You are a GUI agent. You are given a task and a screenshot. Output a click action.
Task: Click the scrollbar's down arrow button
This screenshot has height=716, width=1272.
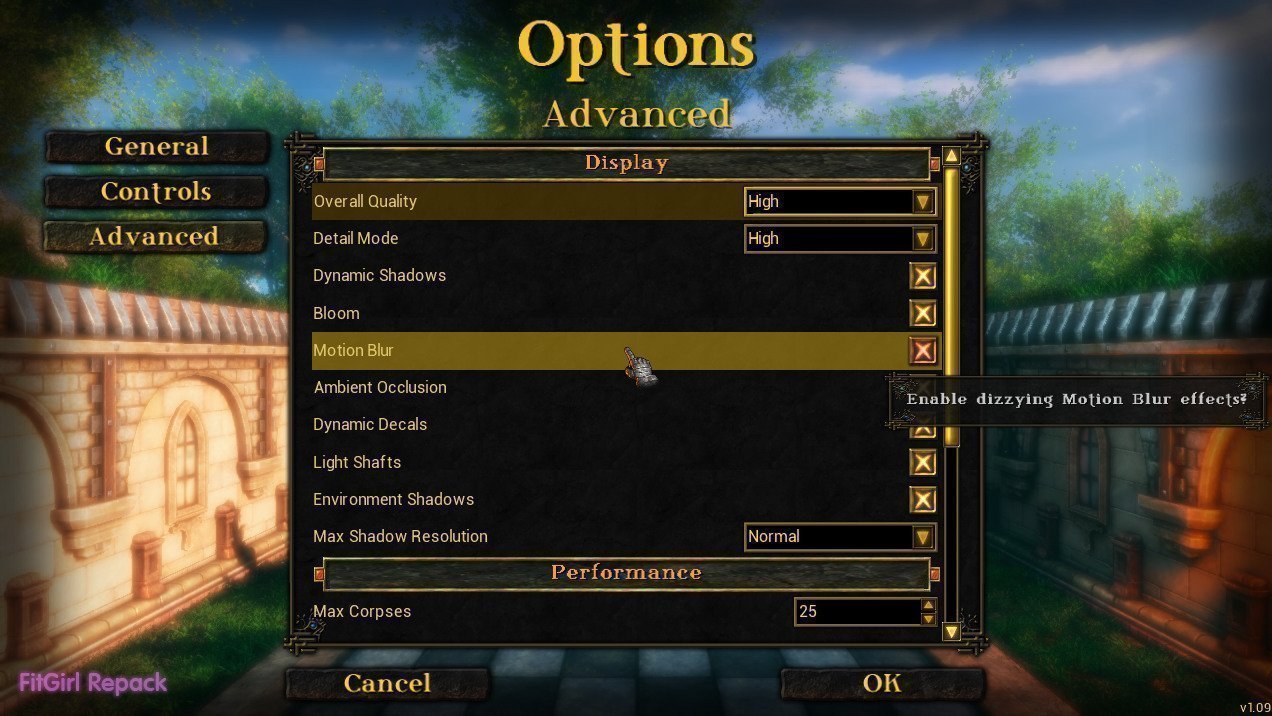click(951, 631)
